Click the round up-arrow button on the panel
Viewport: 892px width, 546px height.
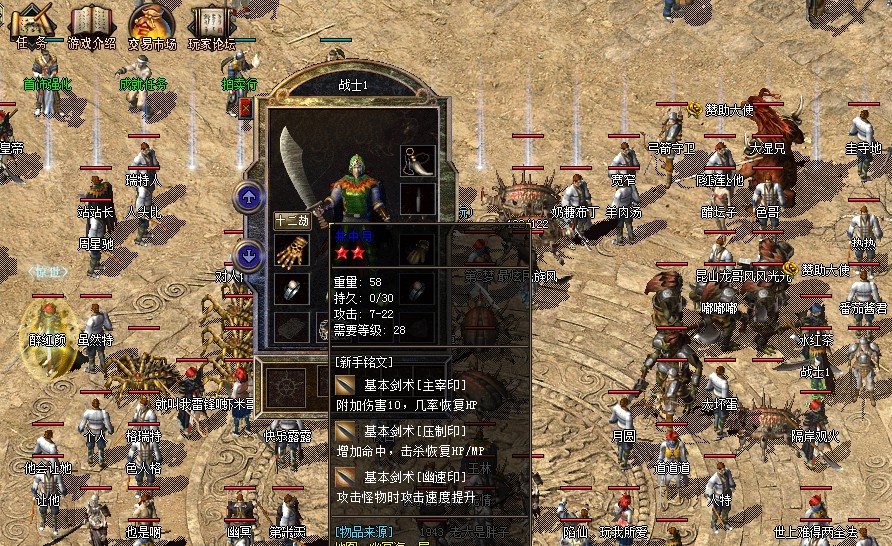pos(249,196)
